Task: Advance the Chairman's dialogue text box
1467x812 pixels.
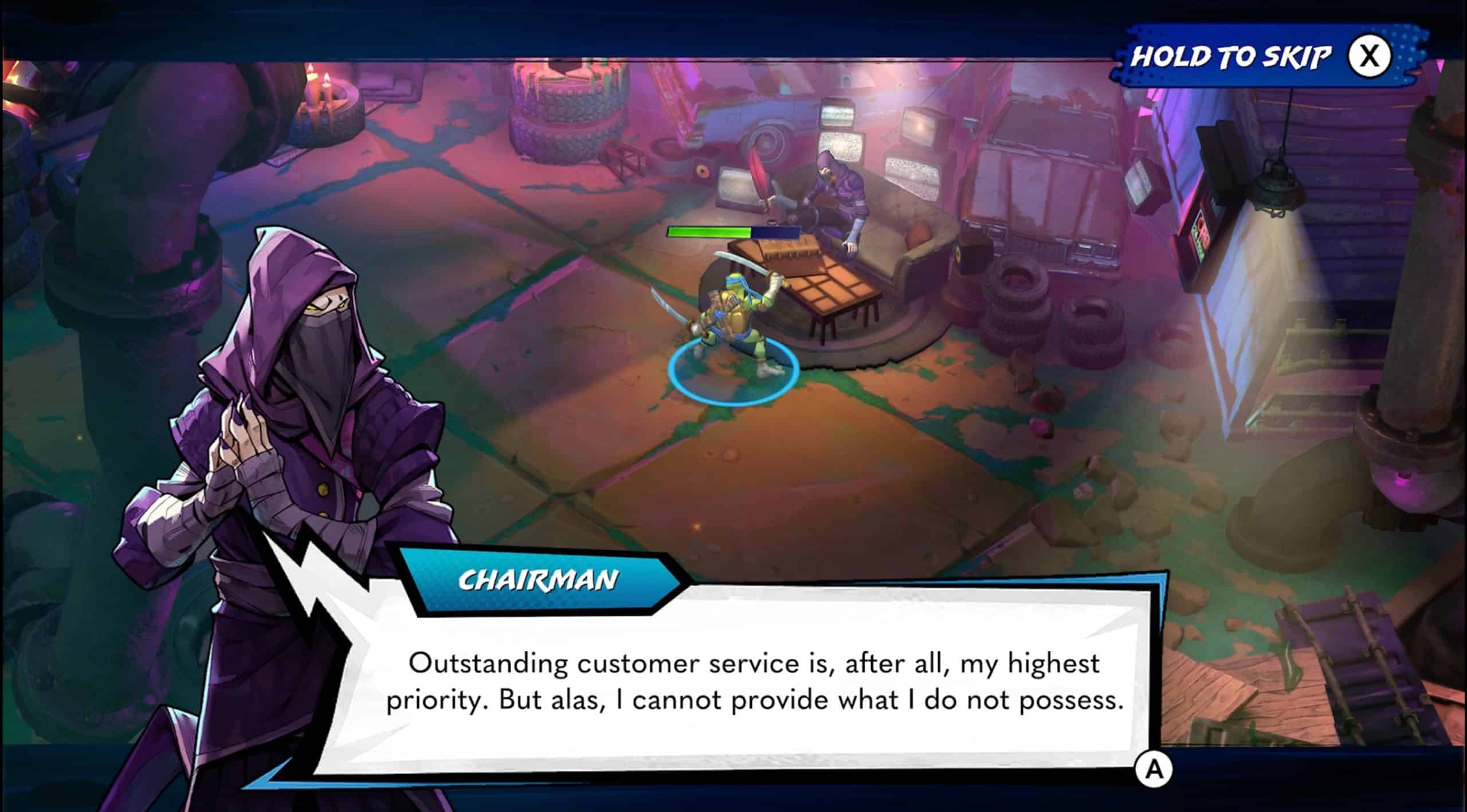Action: 1154,769
